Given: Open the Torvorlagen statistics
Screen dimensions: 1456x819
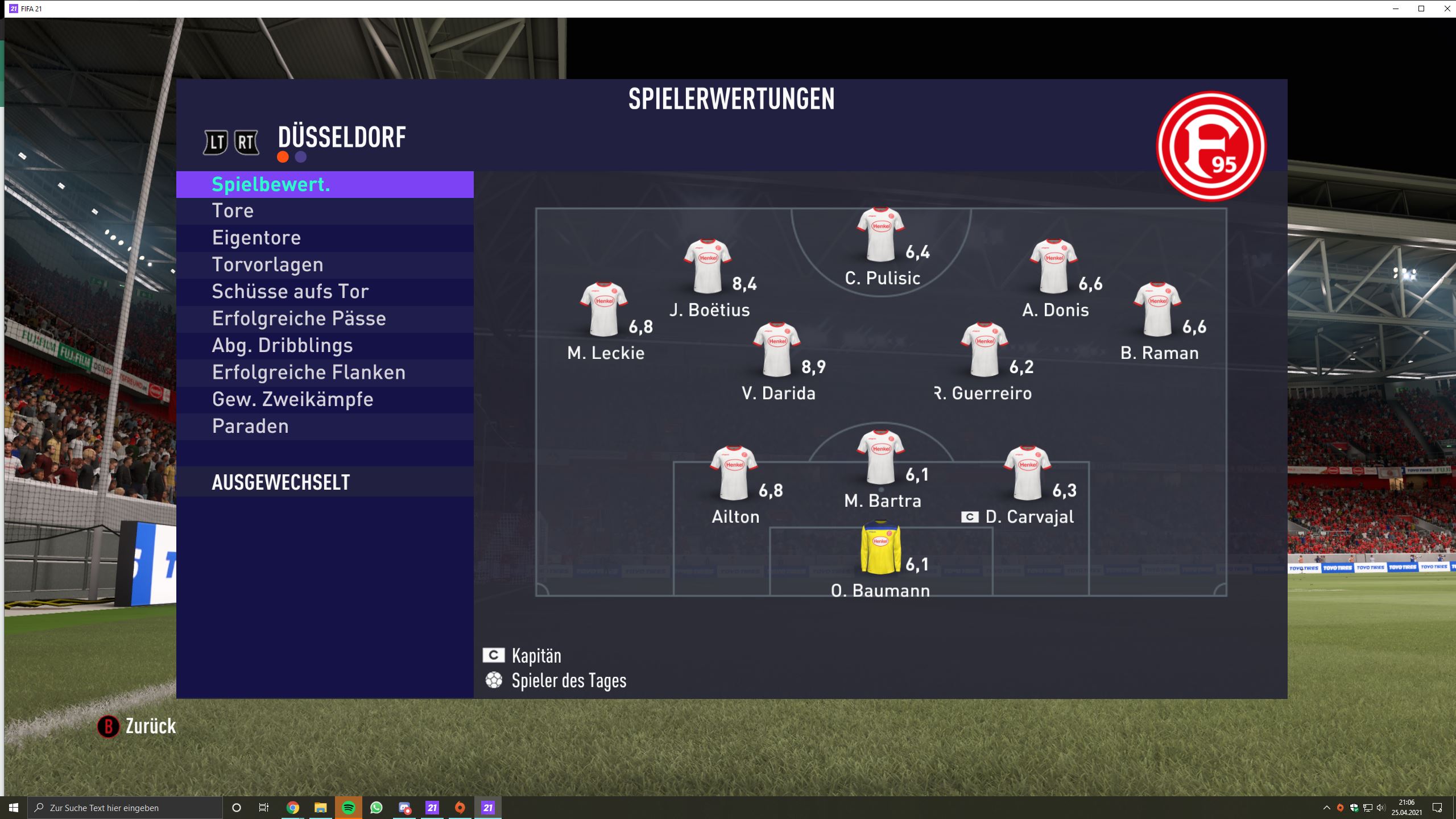Looking at the screenshot, I should pyautogui.click(x=324, y=265).
